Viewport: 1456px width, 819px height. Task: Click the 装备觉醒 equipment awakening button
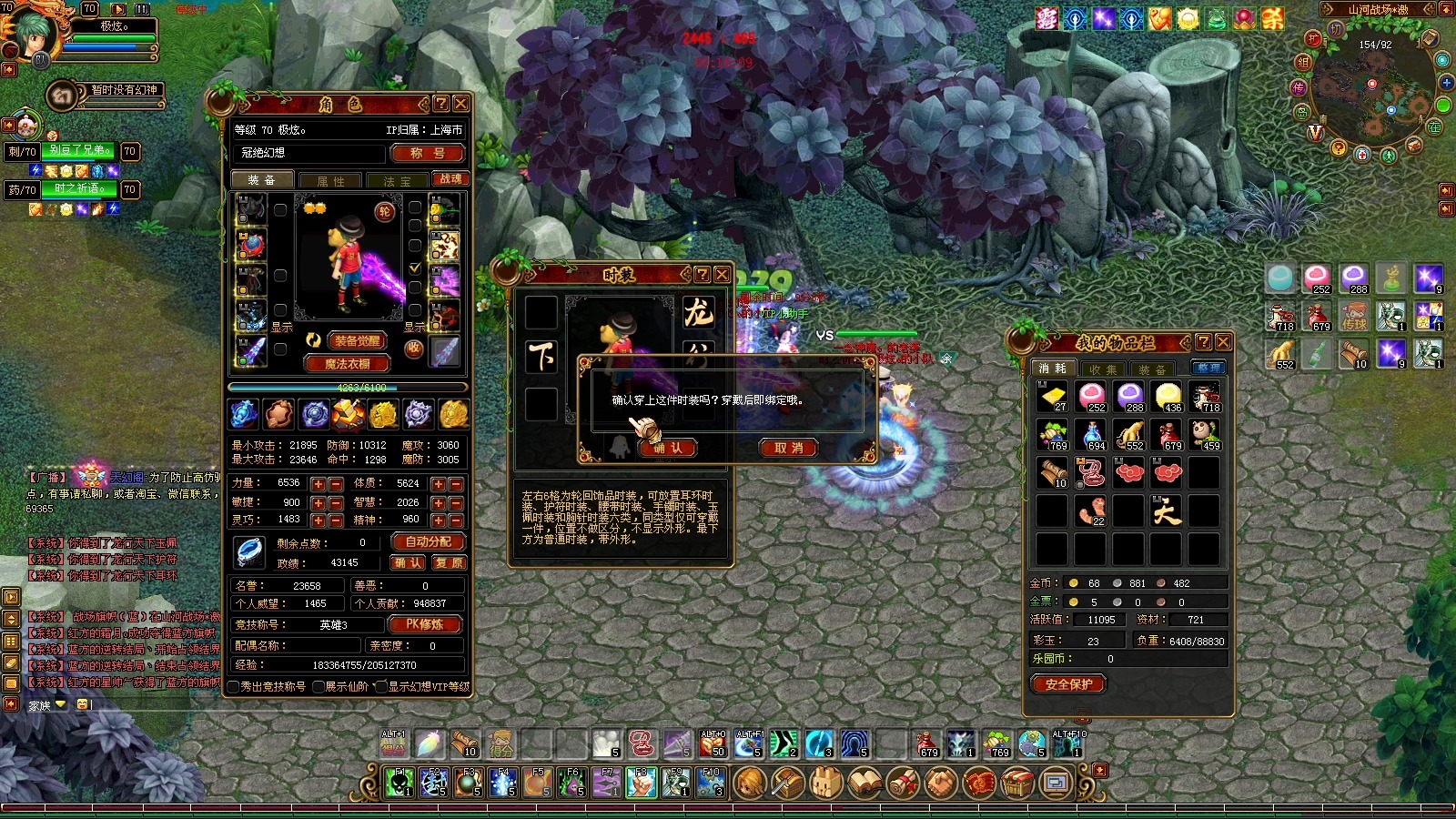357,341
